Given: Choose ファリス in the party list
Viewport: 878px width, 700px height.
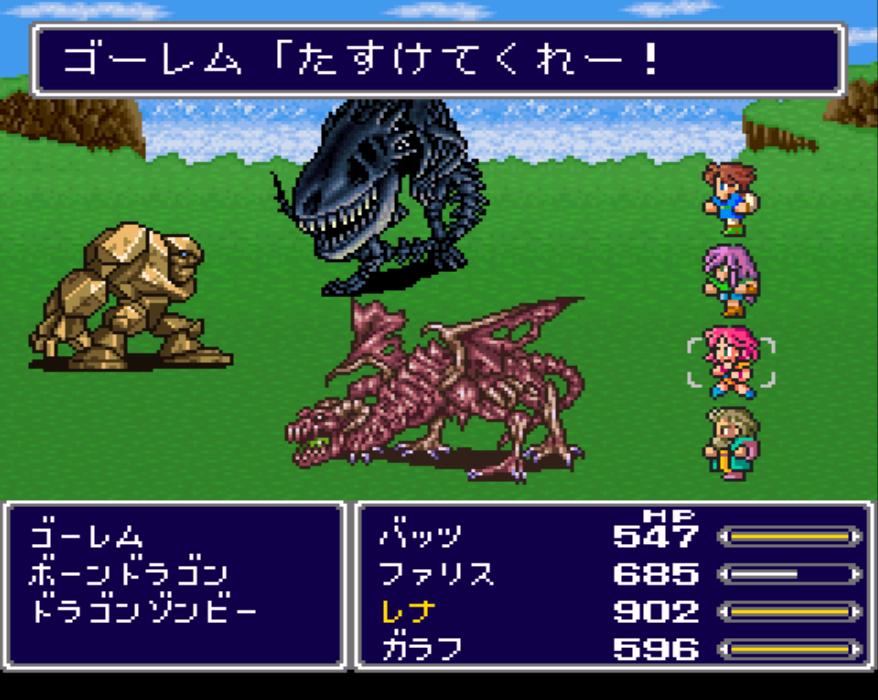Looking at the screenshot, I should click(x=437, y=574).
